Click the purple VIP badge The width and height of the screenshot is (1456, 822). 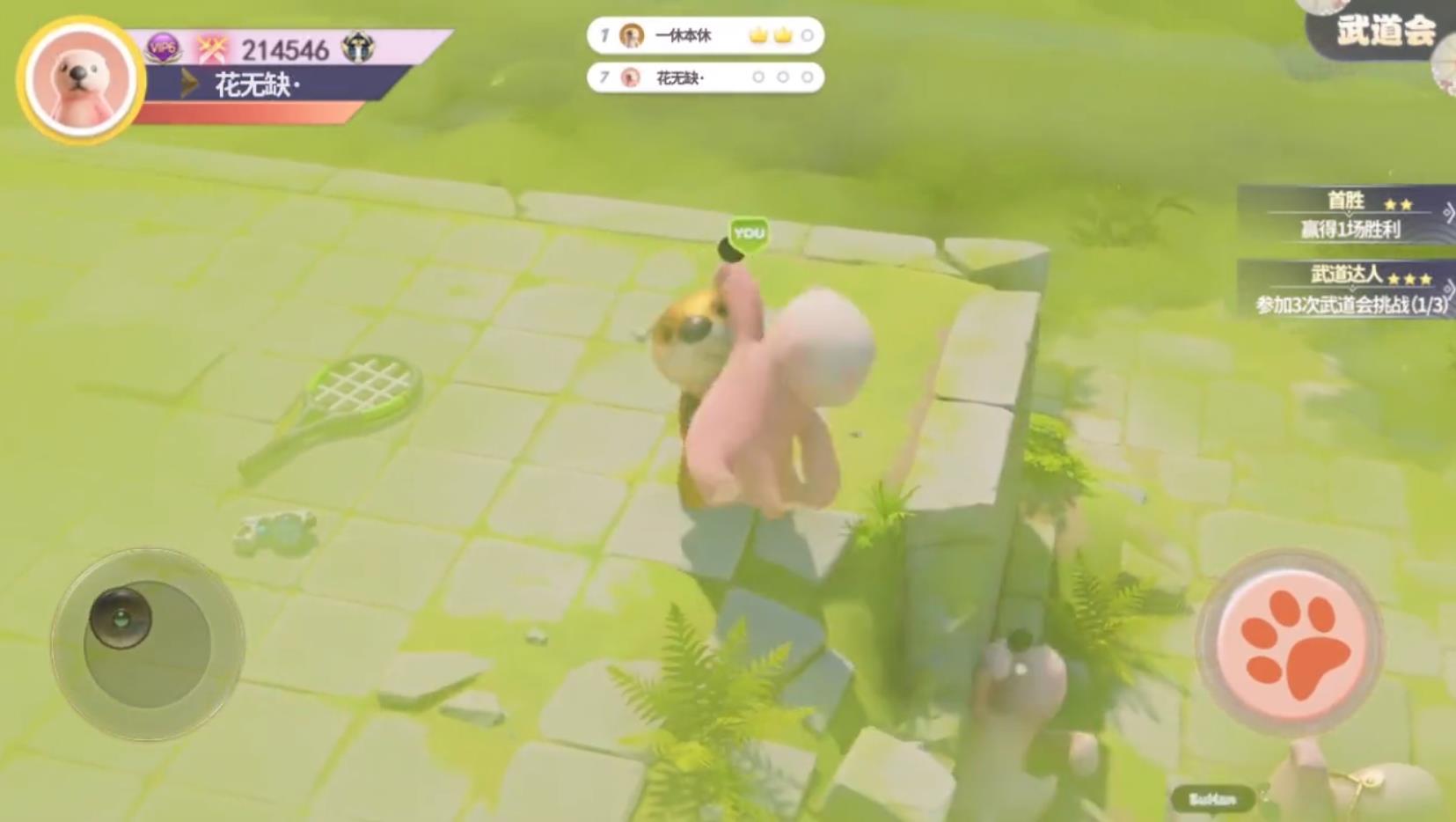(165, 48)
